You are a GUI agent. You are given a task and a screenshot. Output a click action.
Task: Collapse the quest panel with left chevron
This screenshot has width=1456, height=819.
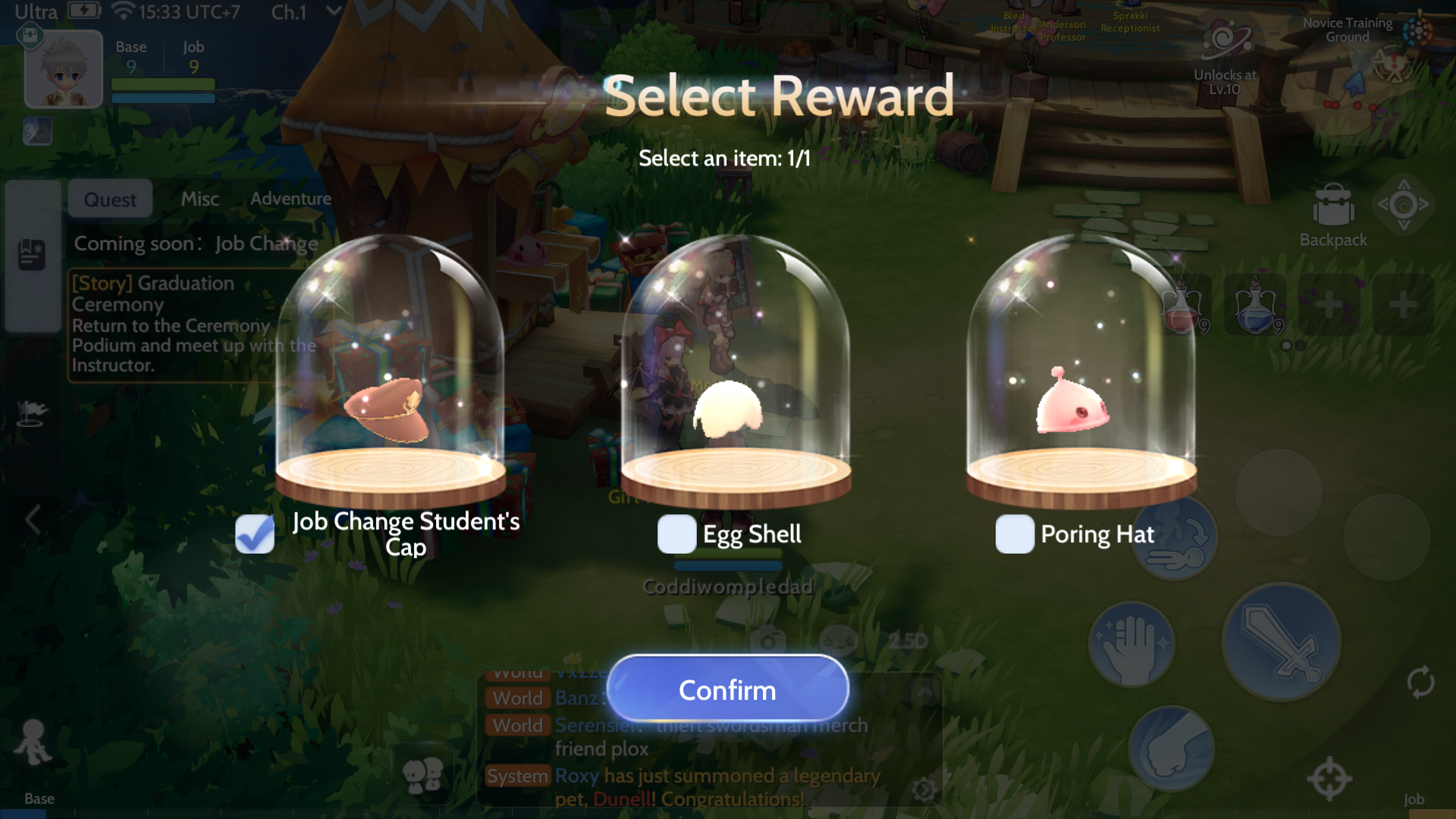point(32,520)
